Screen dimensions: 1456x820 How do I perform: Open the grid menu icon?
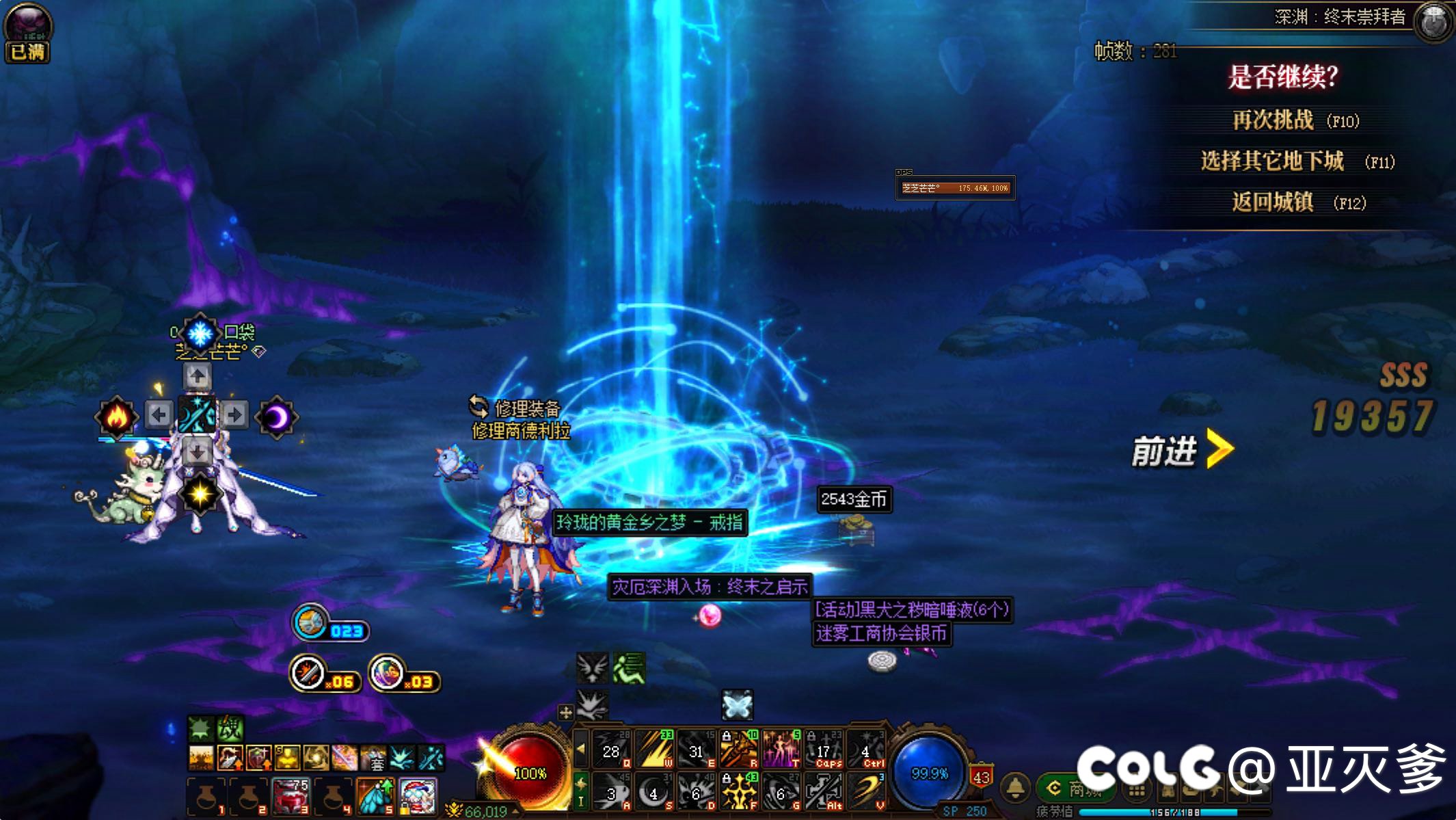1137,791
